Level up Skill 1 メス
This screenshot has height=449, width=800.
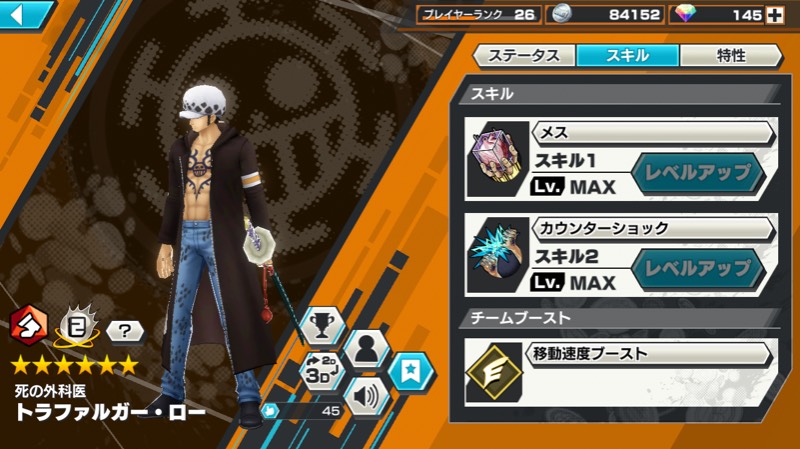pos(698,172)
